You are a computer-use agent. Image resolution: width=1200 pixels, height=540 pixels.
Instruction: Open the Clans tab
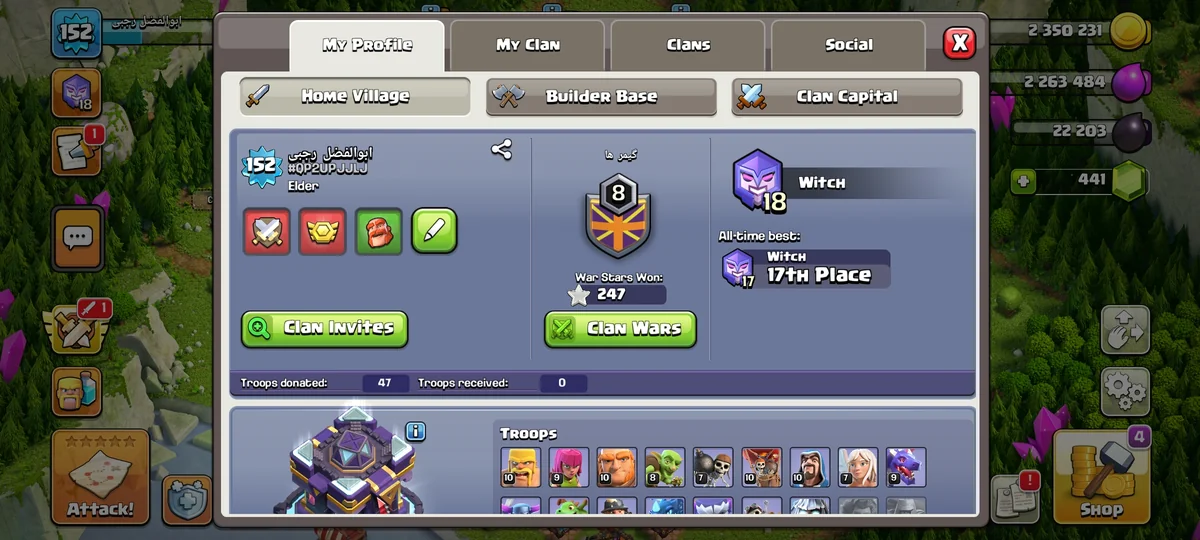(688, 45)
